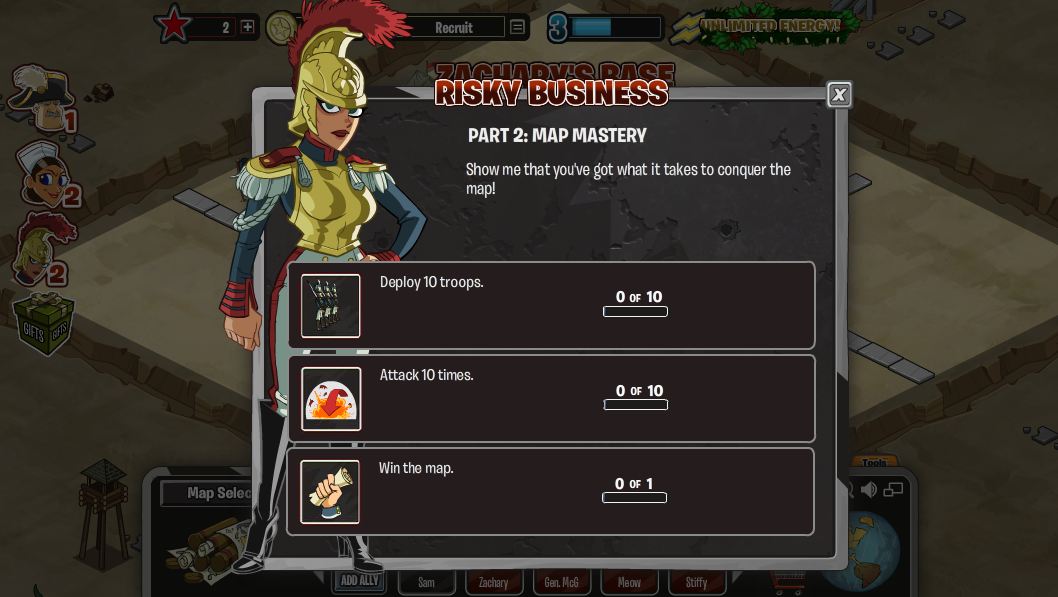This screenshot has width=1058, height=597.
Task: Add more stars with the plus button
Action: coord(248,27)
